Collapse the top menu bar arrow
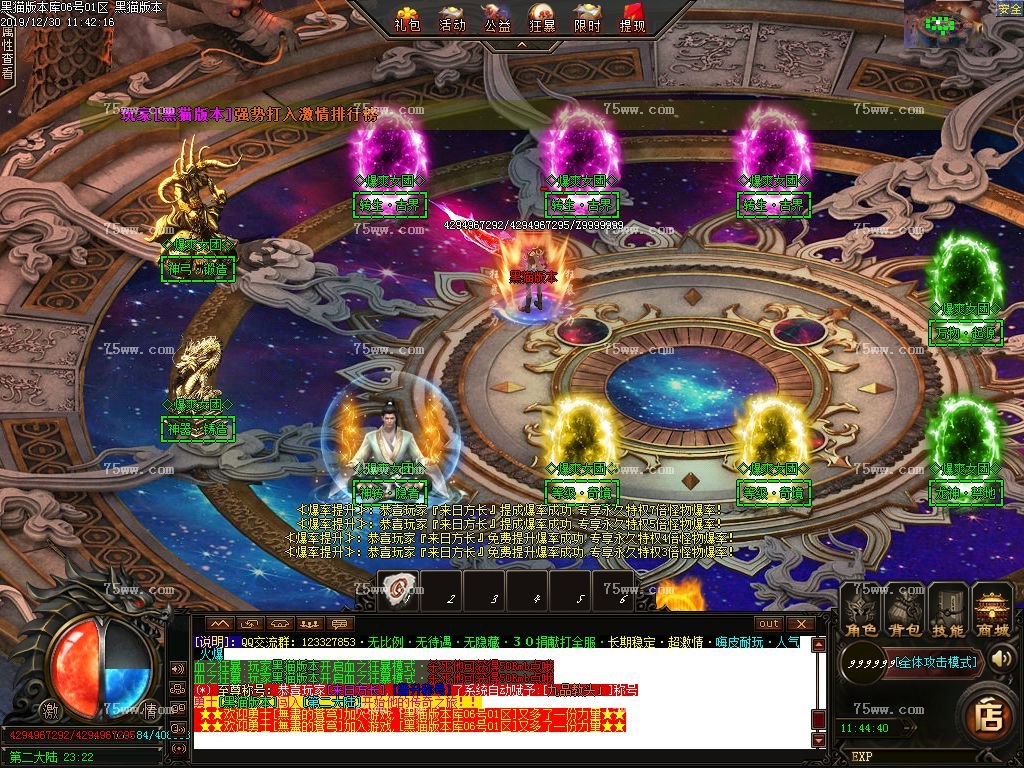 point(519,45)
